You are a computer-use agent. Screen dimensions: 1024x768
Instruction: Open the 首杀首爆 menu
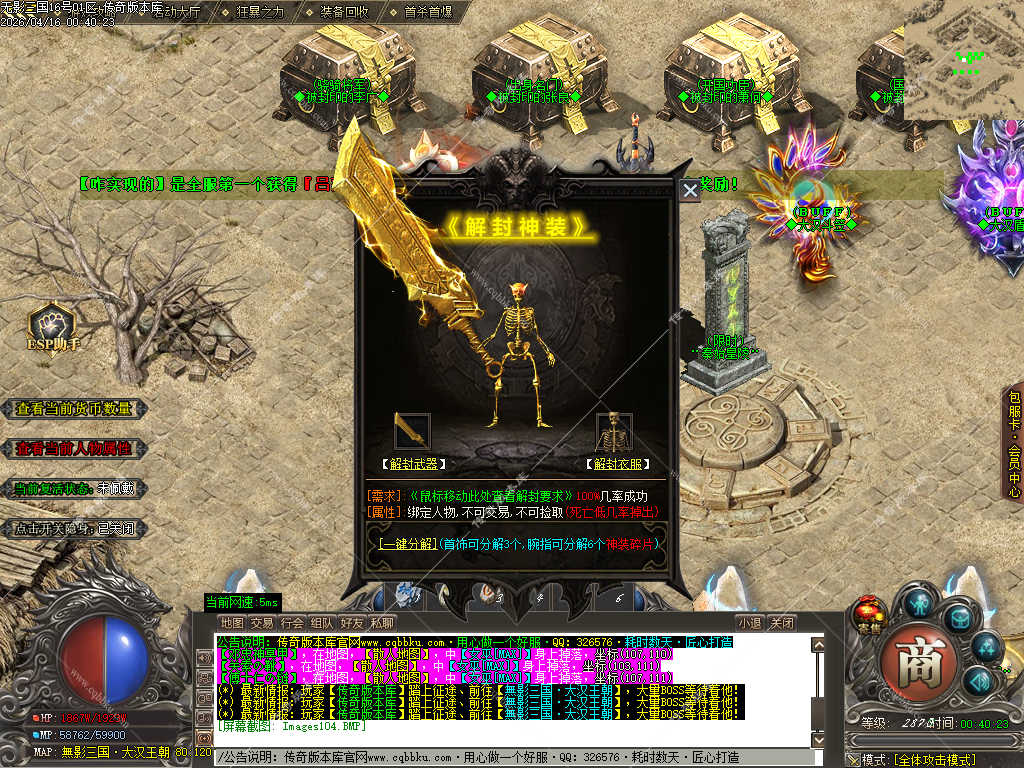428,13
